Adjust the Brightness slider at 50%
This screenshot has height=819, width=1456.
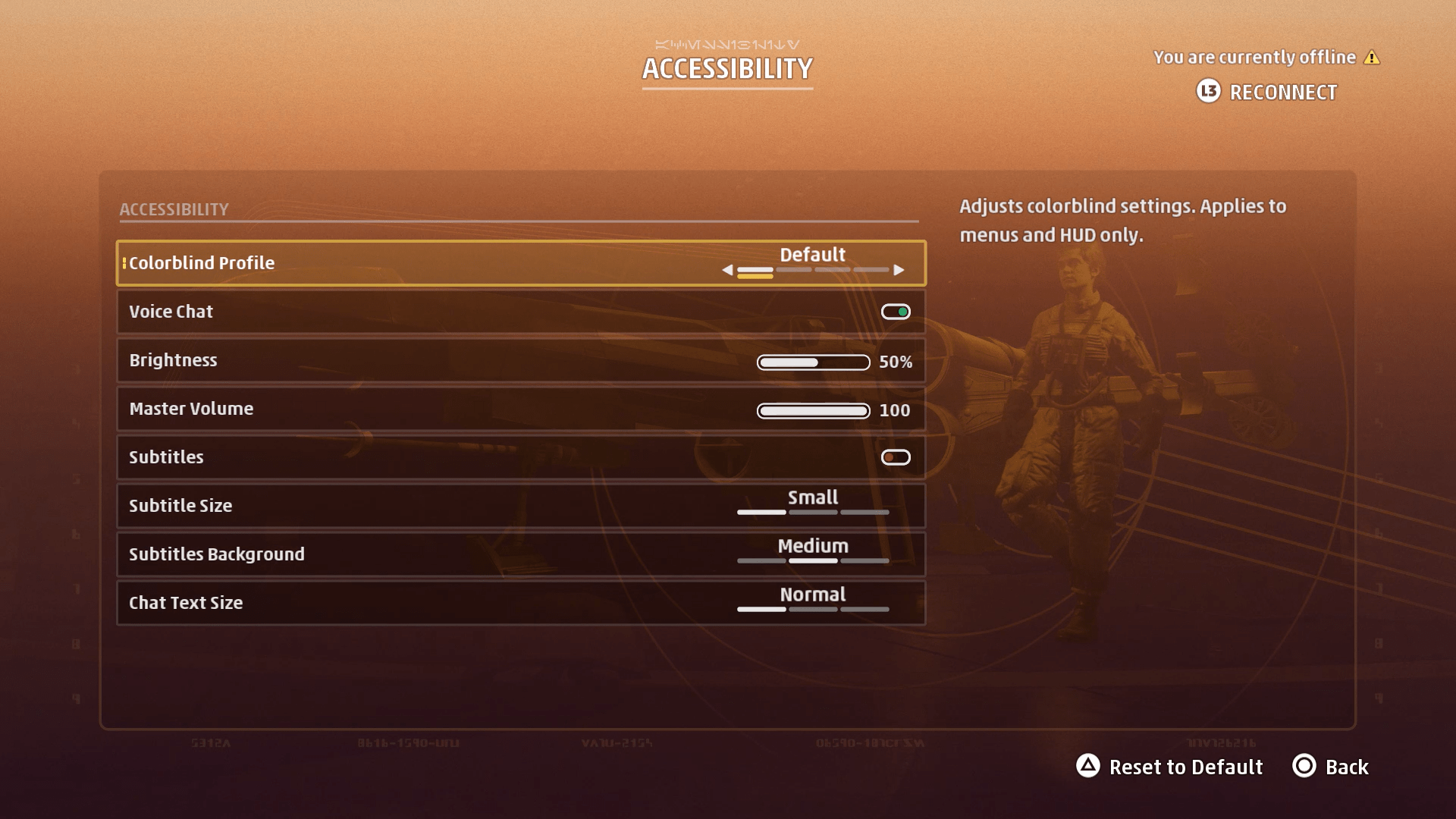tap(812, 362)
